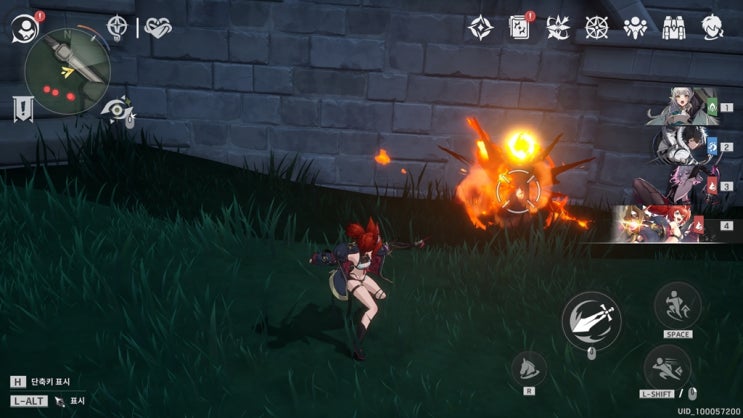Activate the jump button

click(678, 305)
